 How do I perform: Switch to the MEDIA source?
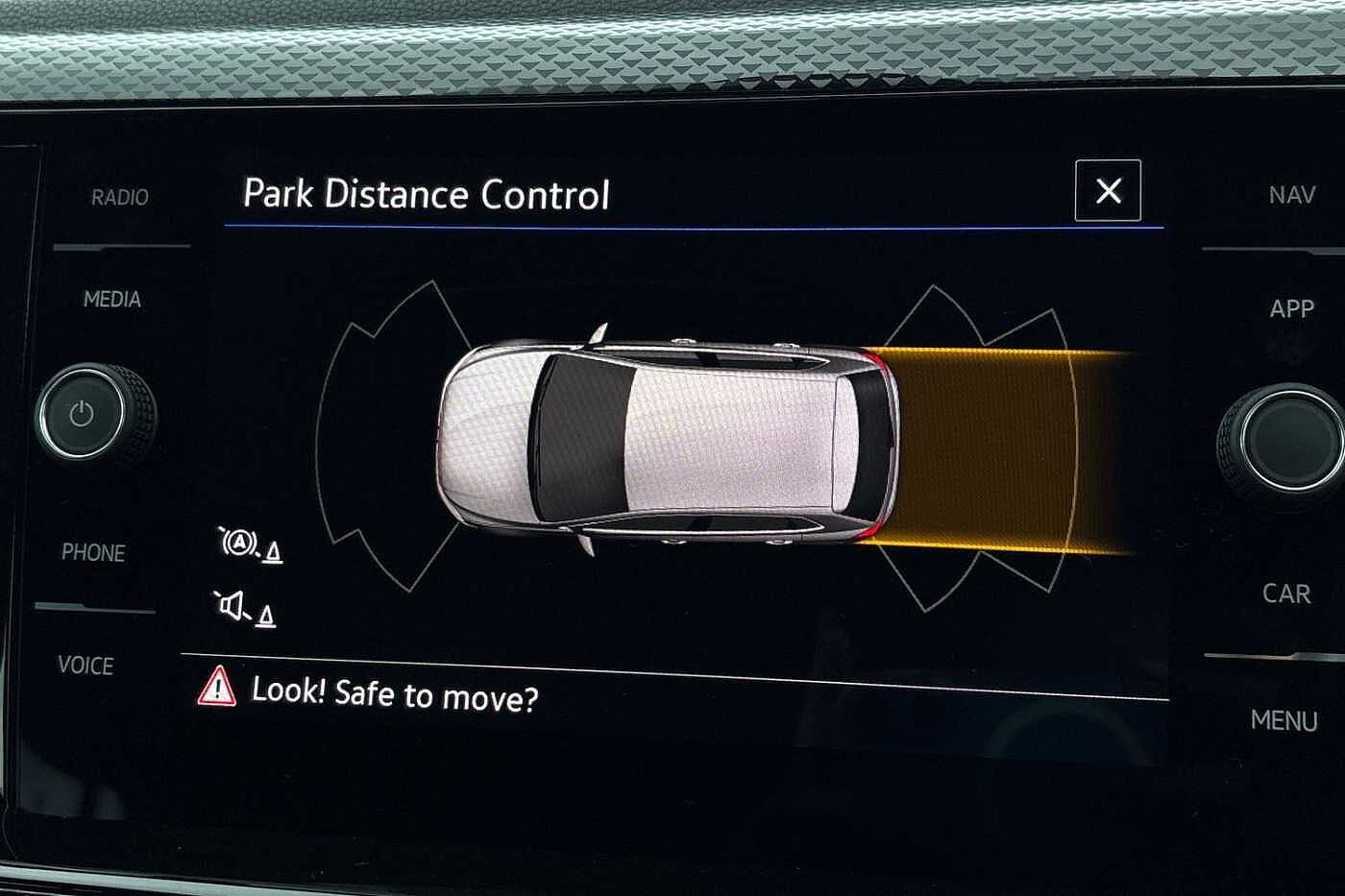pyautogui.click(x=112, y=300)
